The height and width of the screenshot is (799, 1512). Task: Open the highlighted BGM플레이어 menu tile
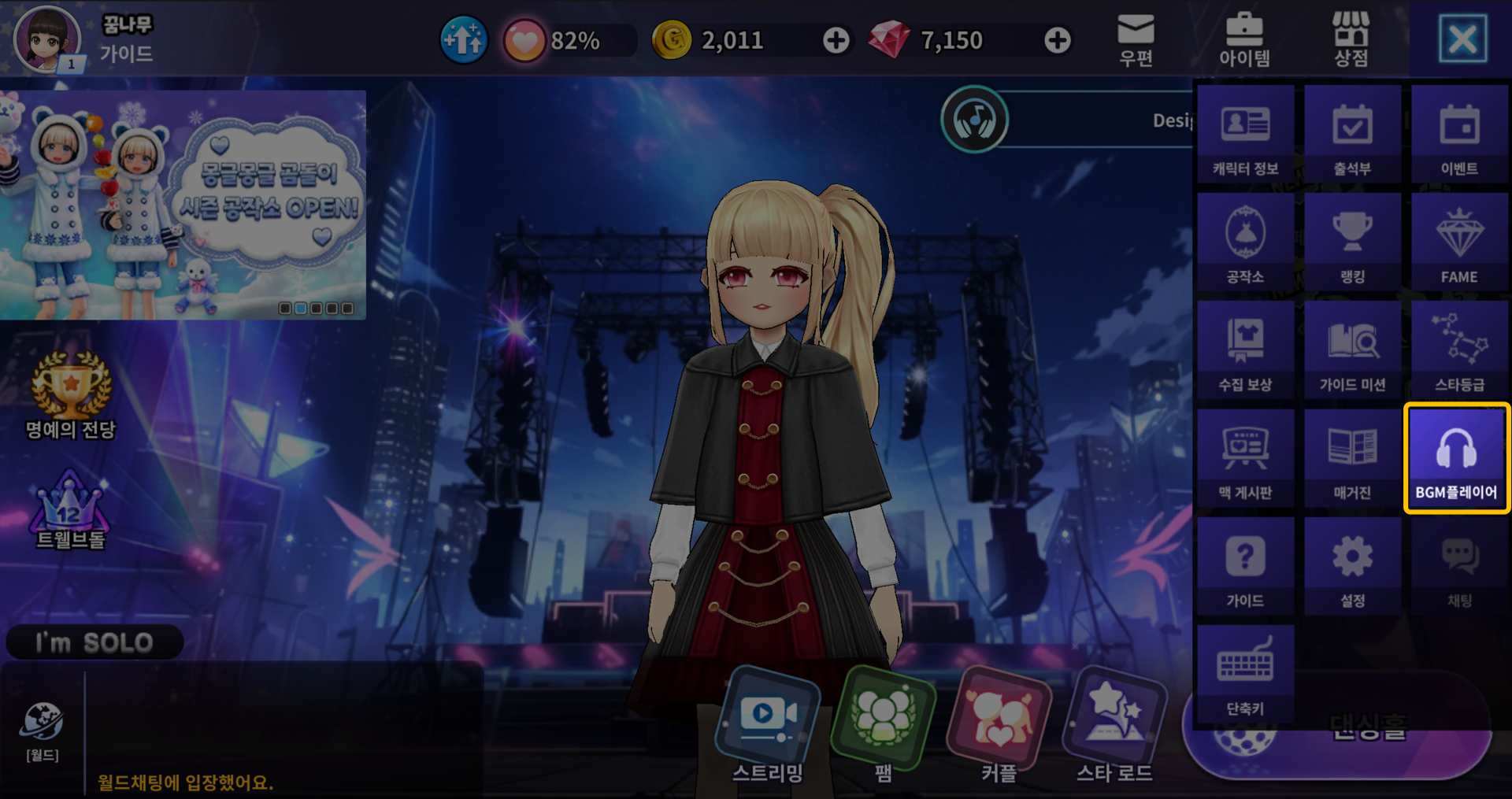click(x=1456, y=458)
